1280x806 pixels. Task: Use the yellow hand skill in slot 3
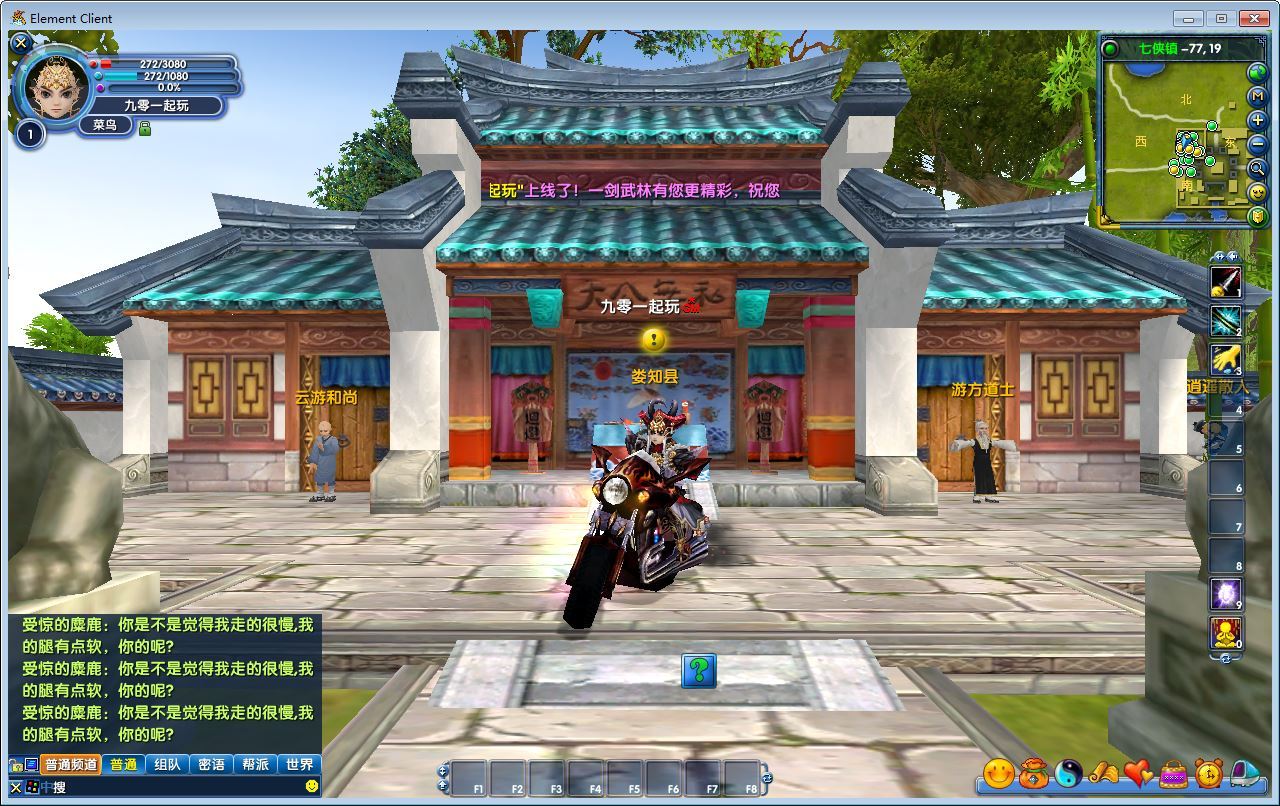point(1226,360)
